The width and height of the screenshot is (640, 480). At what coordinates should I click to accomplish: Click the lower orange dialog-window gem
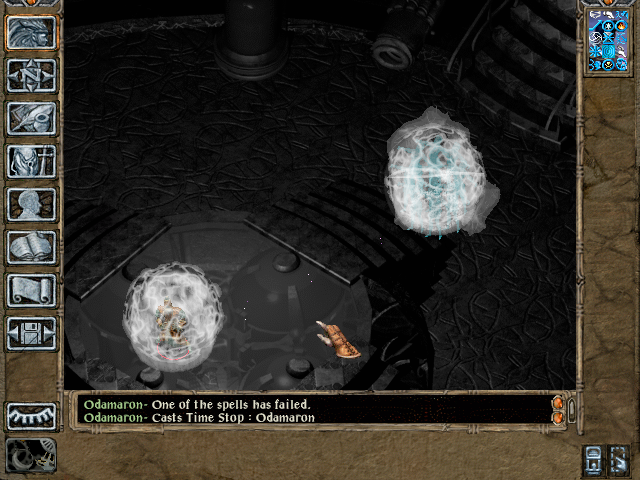tap(558, 416)
